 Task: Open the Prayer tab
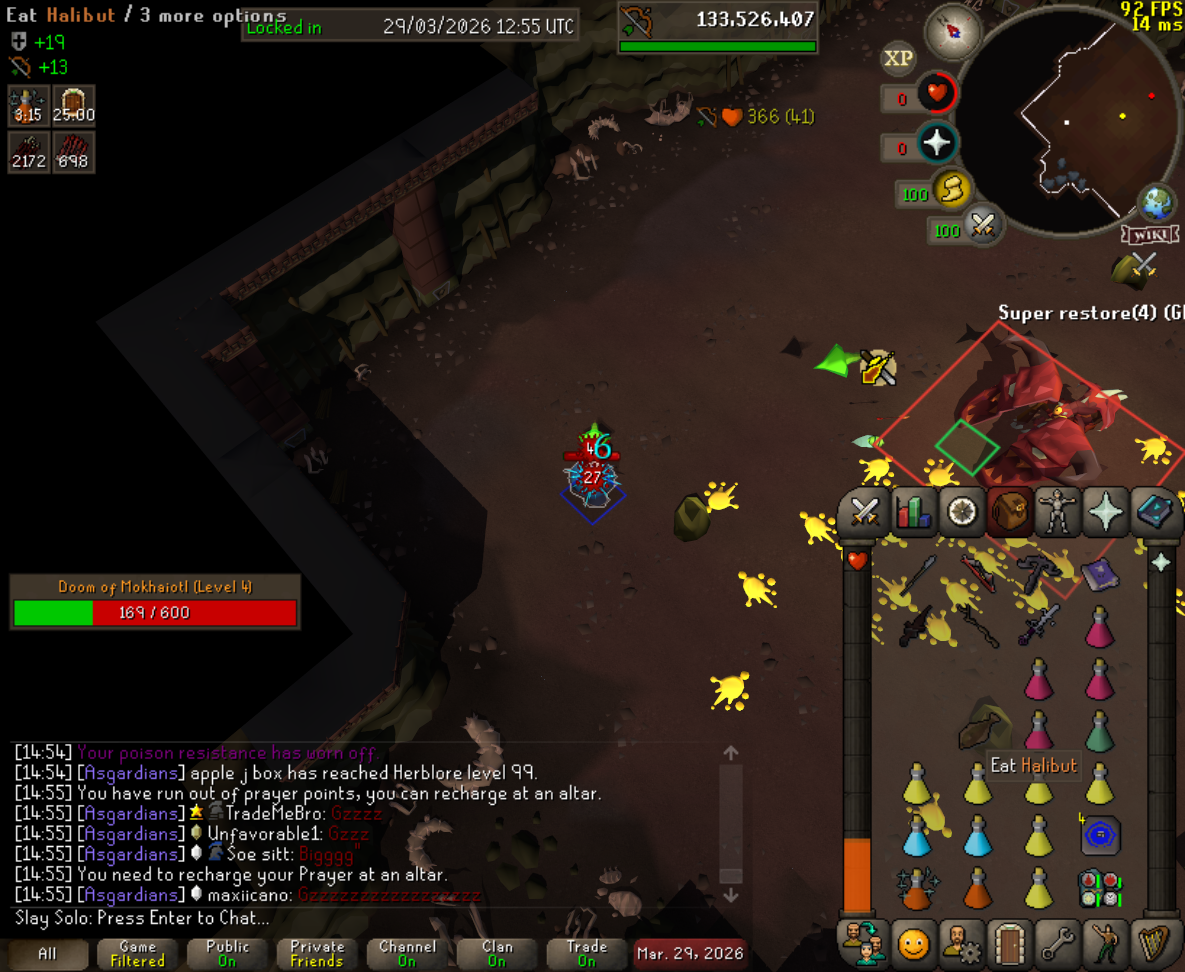point(1106,512)
